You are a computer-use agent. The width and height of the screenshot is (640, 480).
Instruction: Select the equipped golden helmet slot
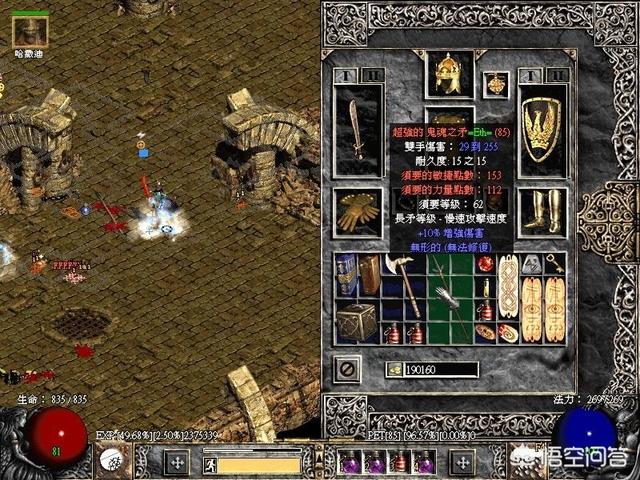[449, 73]
